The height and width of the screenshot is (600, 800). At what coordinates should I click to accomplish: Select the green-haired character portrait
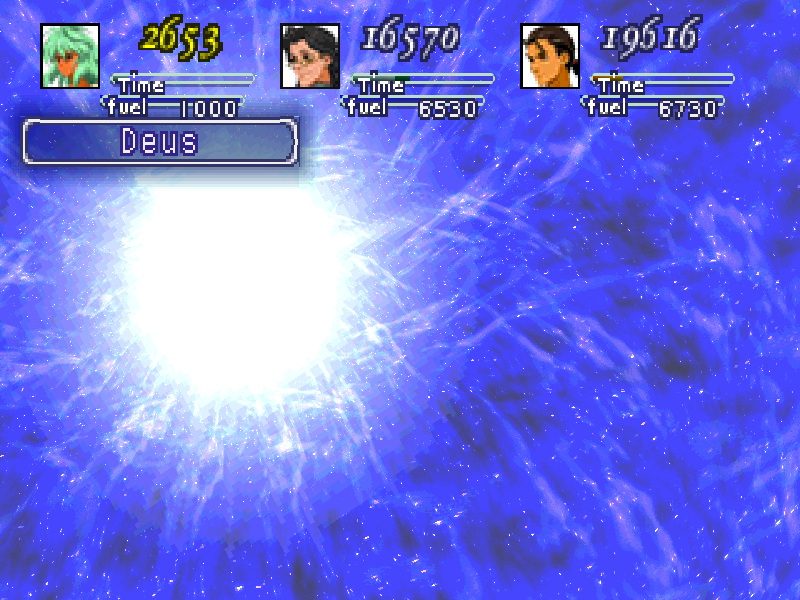(x=70, y=56)
